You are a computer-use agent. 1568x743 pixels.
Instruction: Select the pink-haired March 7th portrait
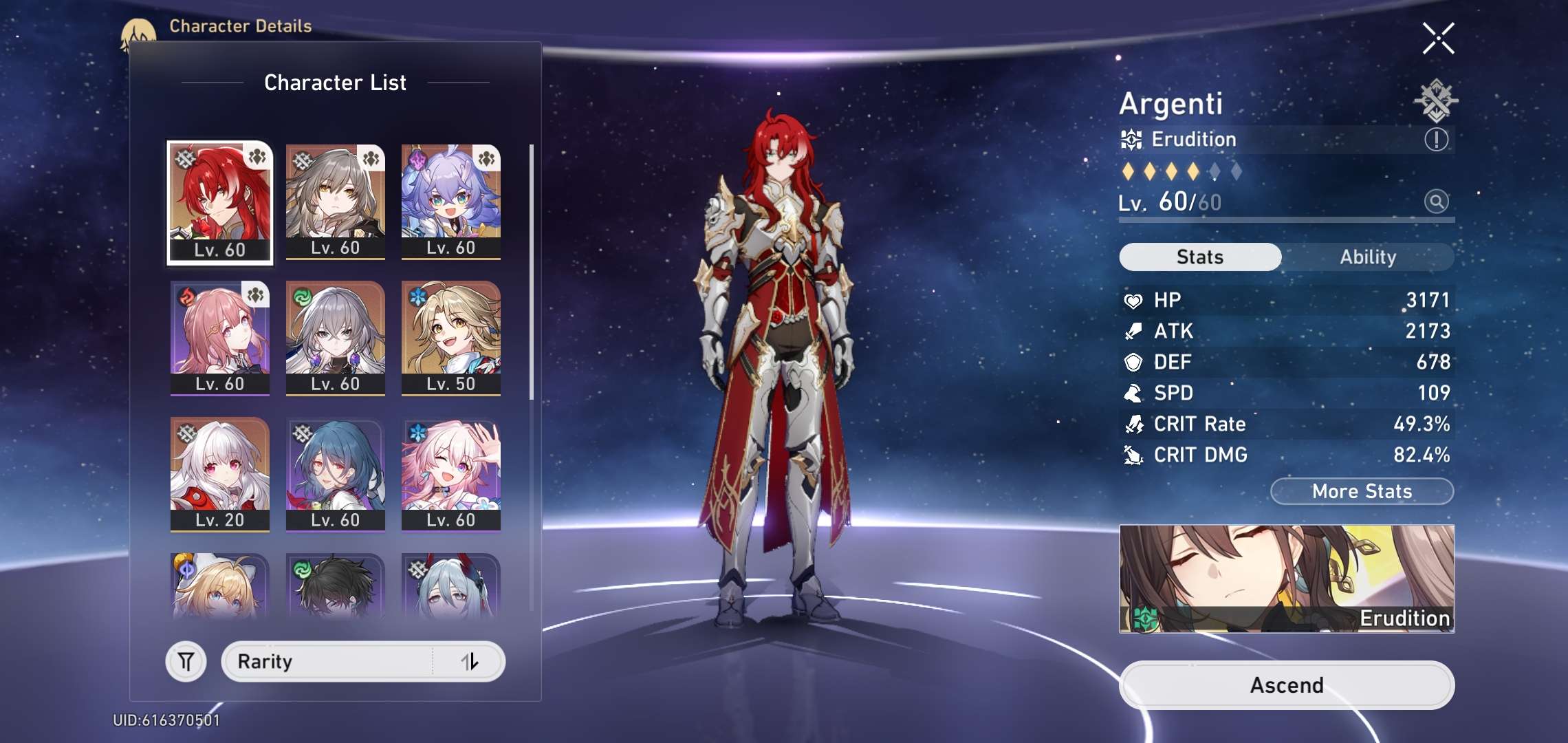450,473
